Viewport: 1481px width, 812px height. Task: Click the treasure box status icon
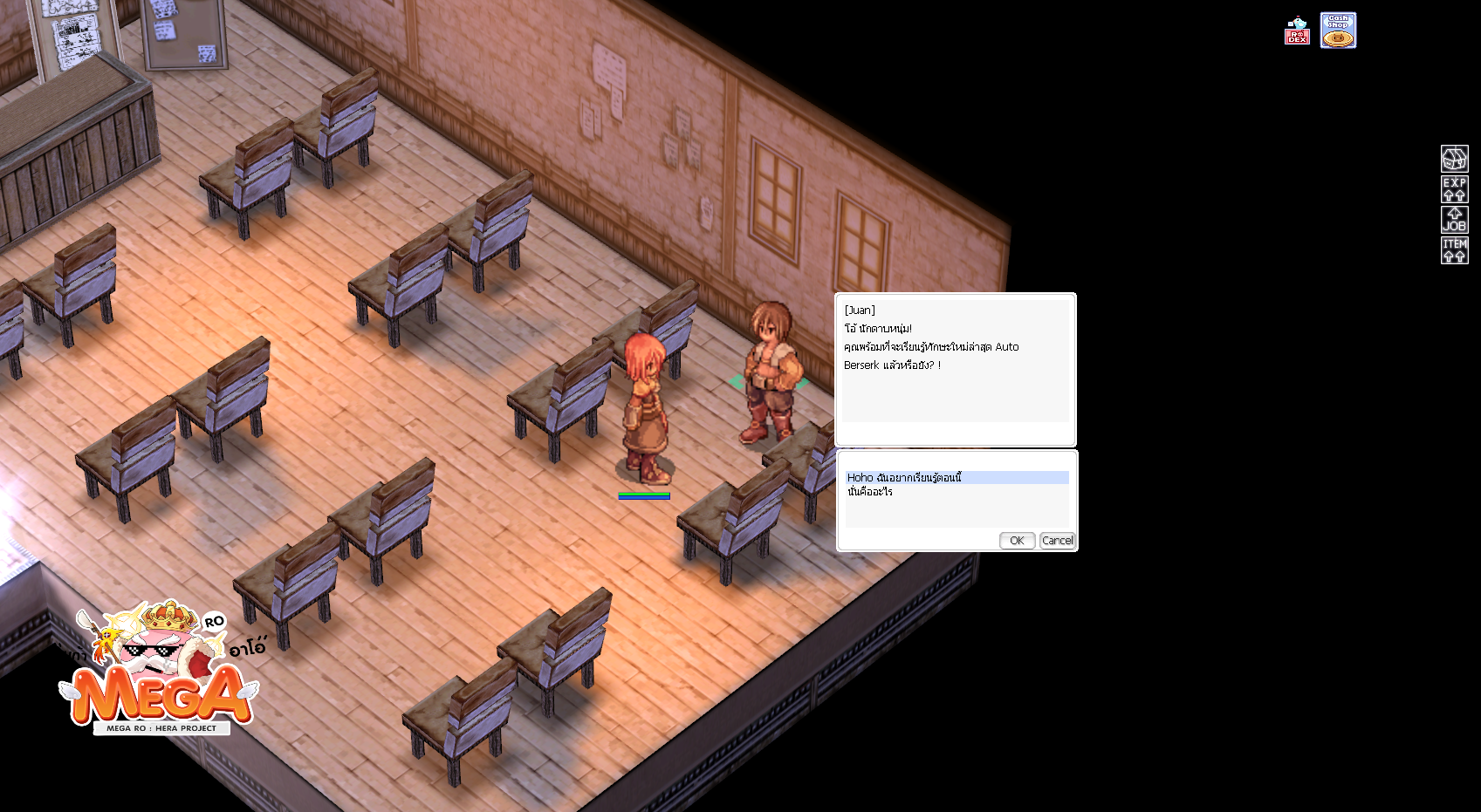[1454, 159]
